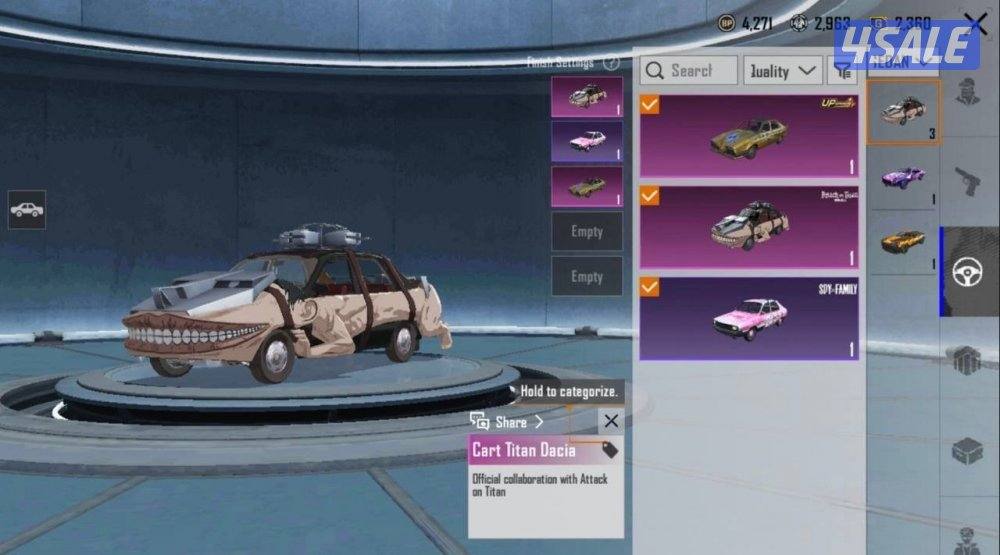1000x555 pixels.
Task: Share the Cart Titan Dacia
Action: click(508, 422)
